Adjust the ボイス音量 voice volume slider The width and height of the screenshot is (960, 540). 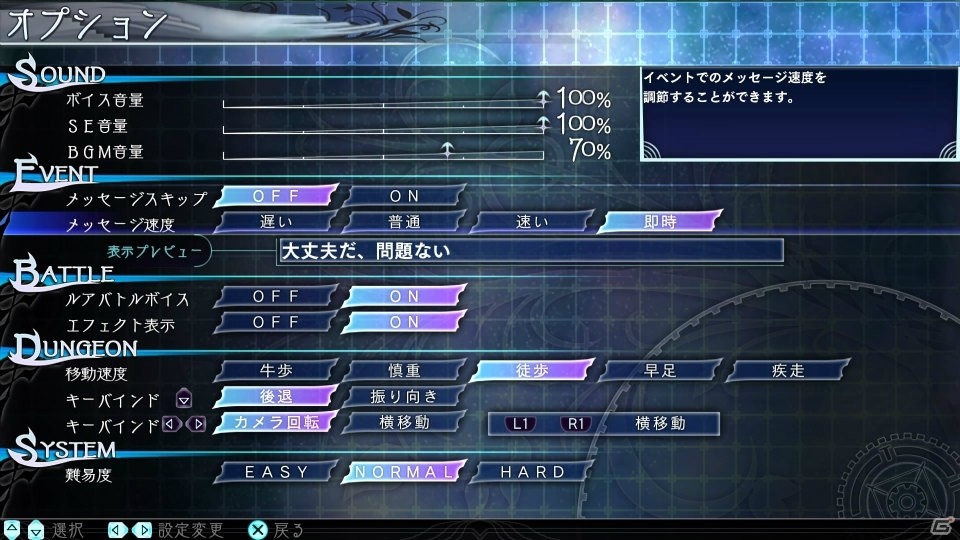point(383,99)
